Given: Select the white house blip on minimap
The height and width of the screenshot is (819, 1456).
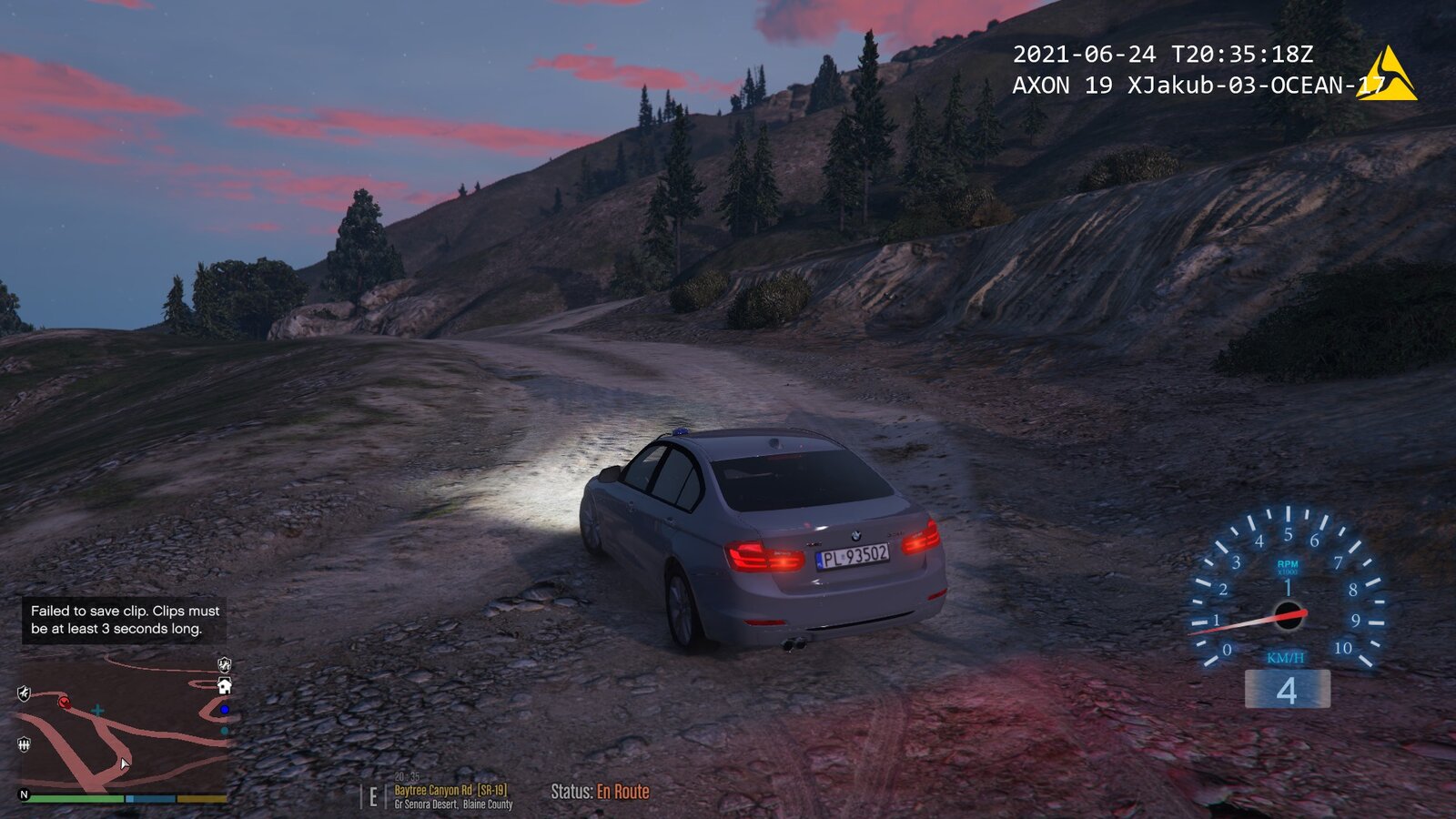Looking at the screenshot, I should (224, 686).
